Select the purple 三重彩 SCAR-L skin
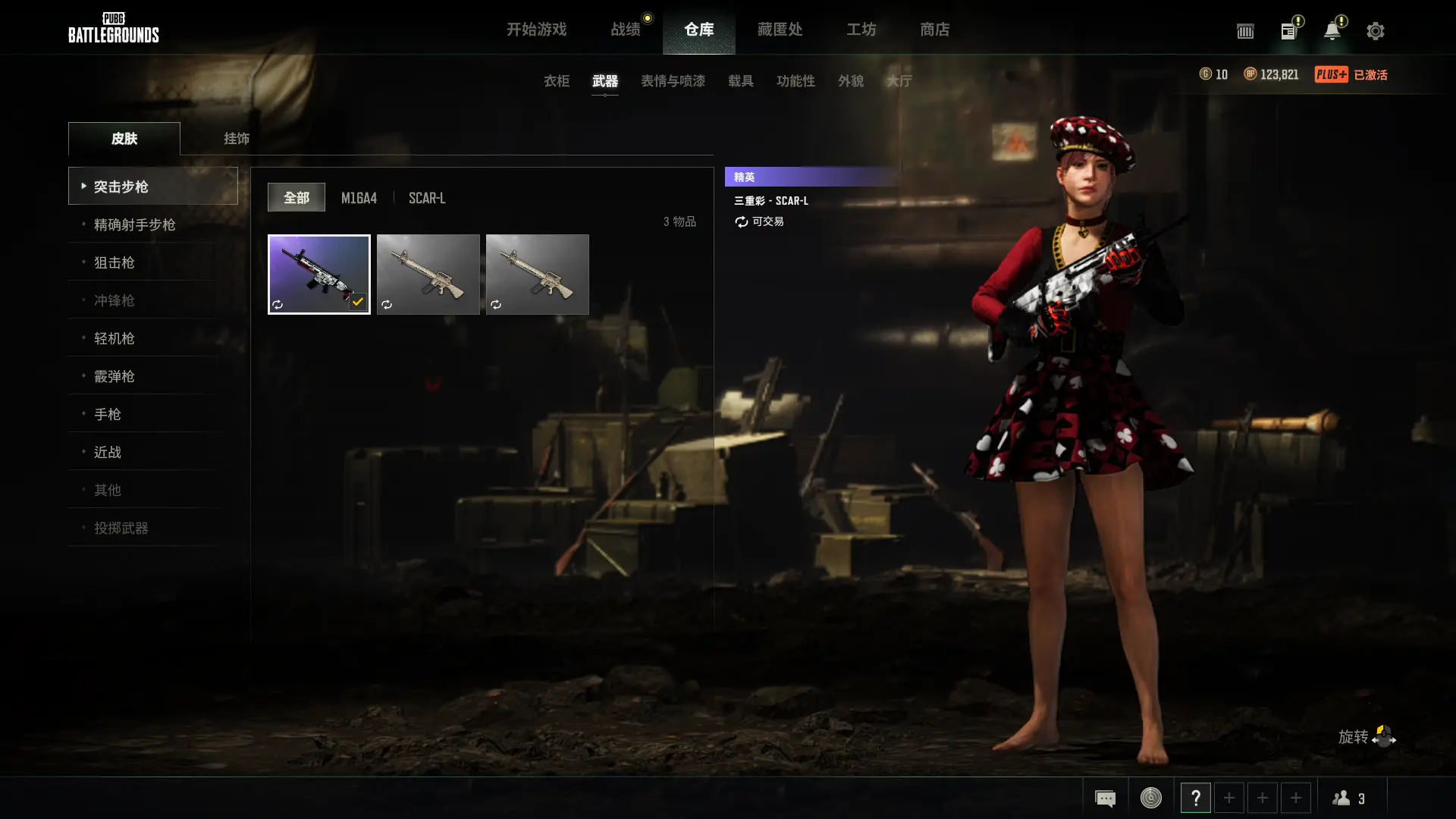The image size is (1456, 819). click(x=318, y=274)
